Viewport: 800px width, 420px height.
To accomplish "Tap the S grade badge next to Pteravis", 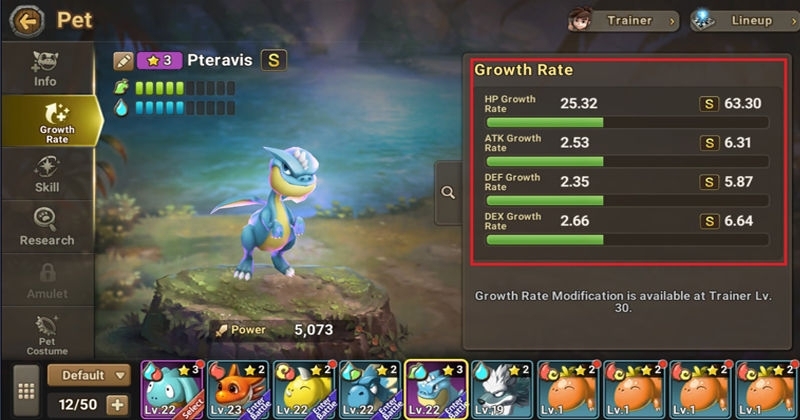I will point(273,60).
